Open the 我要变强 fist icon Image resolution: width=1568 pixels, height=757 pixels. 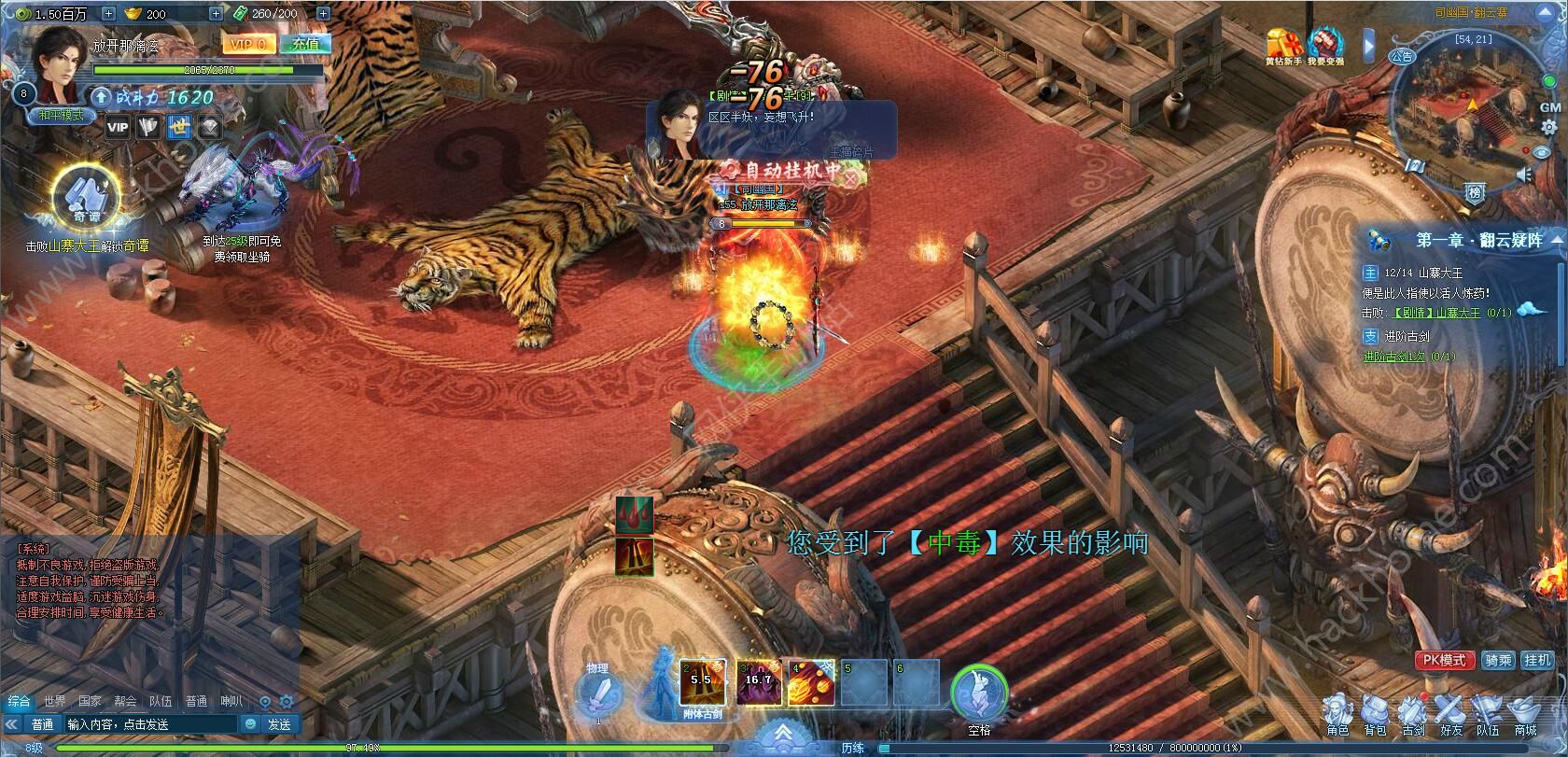[x=1325, y=45]
